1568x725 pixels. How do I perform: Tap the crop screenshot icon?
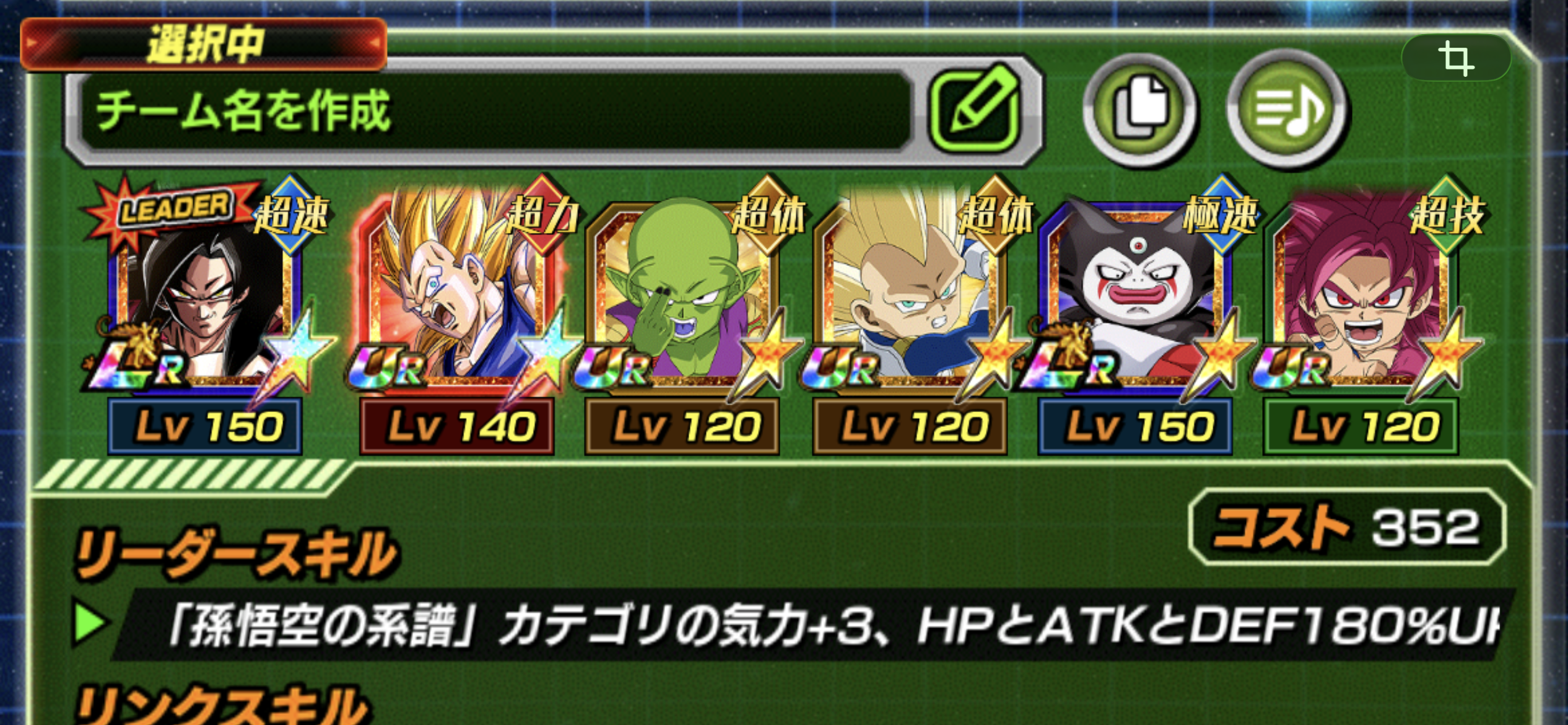point(1455,58)
